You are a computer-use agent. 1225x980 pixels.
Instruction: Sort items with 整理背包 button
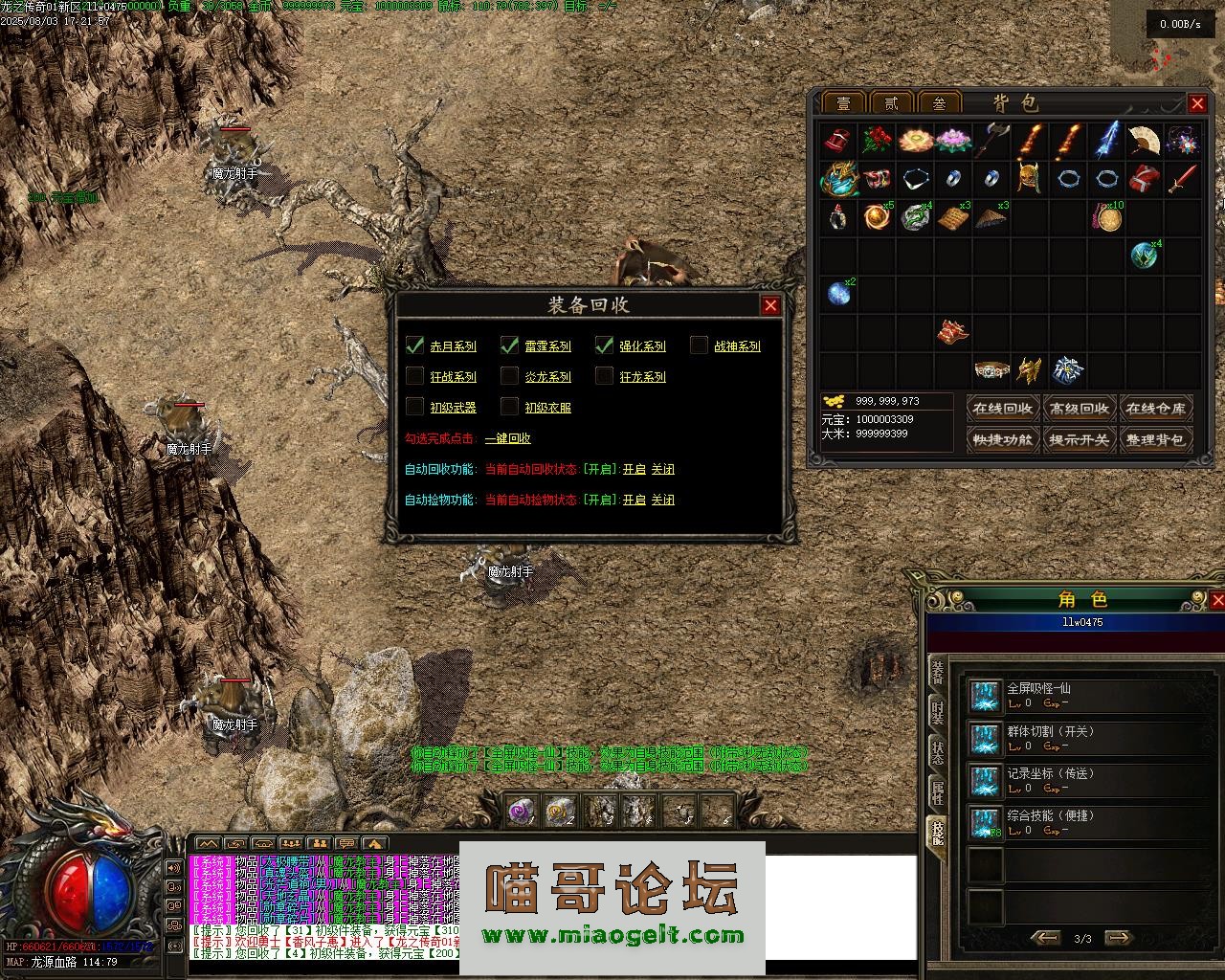tap(1156, 440)
